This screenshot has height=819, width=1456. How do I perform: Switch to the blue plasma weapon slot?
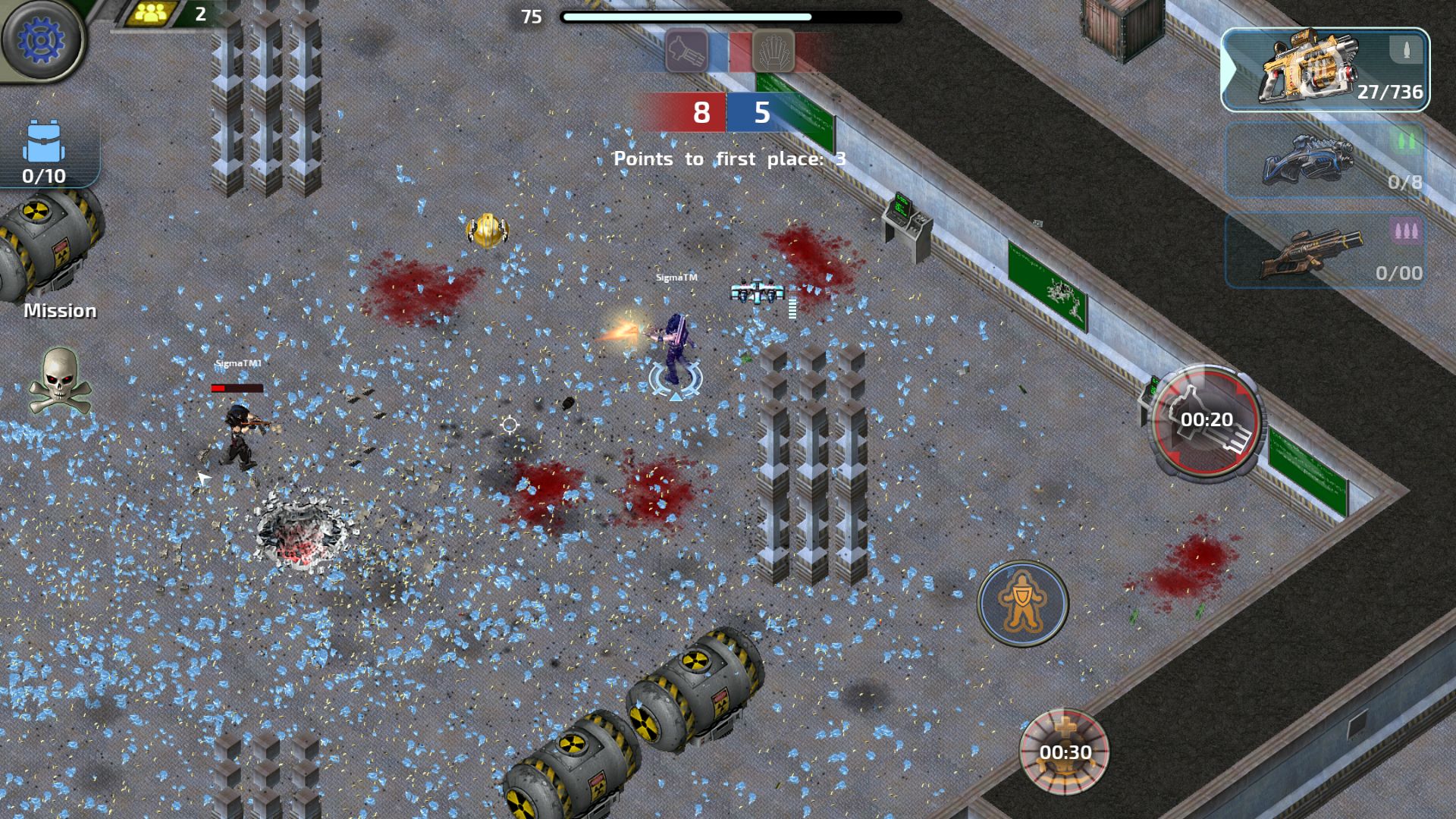pos(1325,161)
